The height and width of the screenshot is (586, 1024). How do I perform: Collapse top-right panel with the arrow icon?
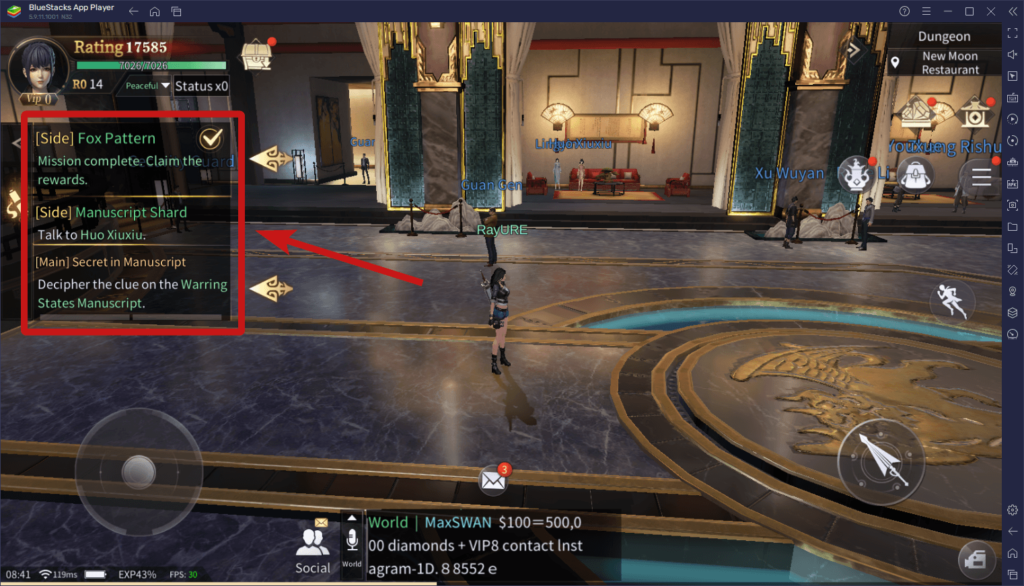(854, 48)
